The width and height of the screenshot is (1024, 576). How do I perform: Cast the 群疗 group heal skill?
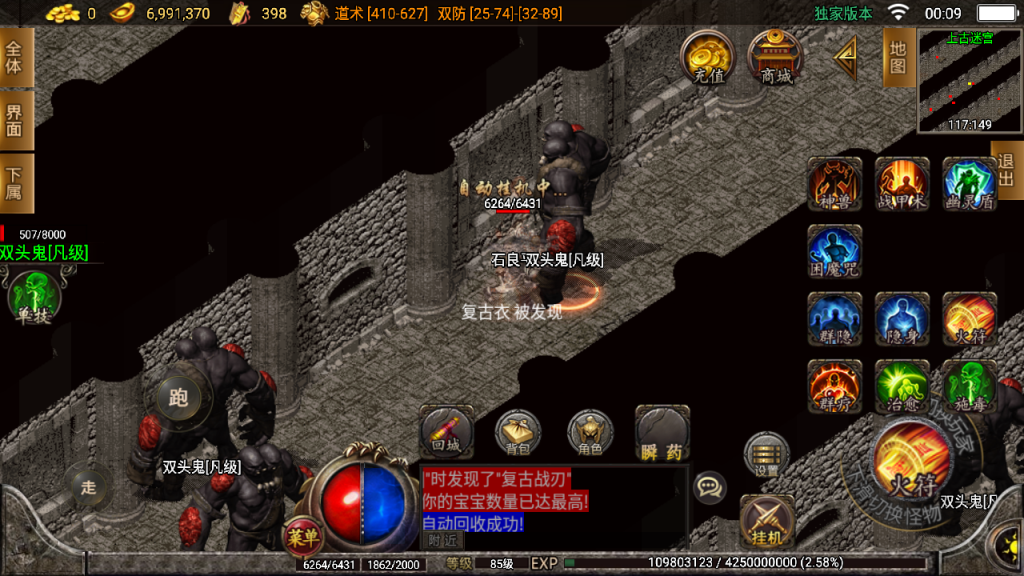click(x=835, y=386)
